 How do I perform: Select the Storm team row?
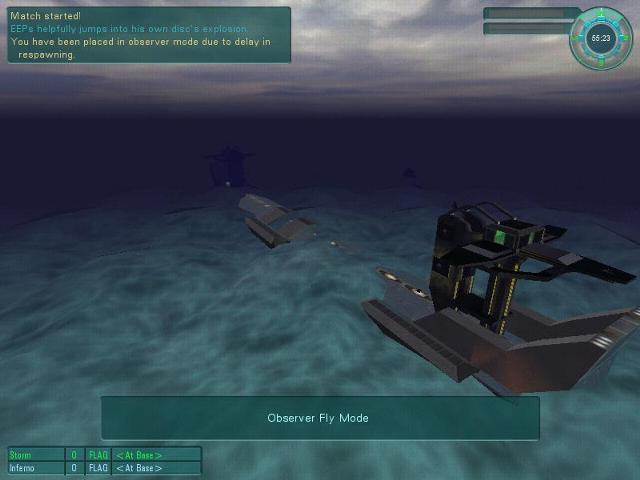104,455
